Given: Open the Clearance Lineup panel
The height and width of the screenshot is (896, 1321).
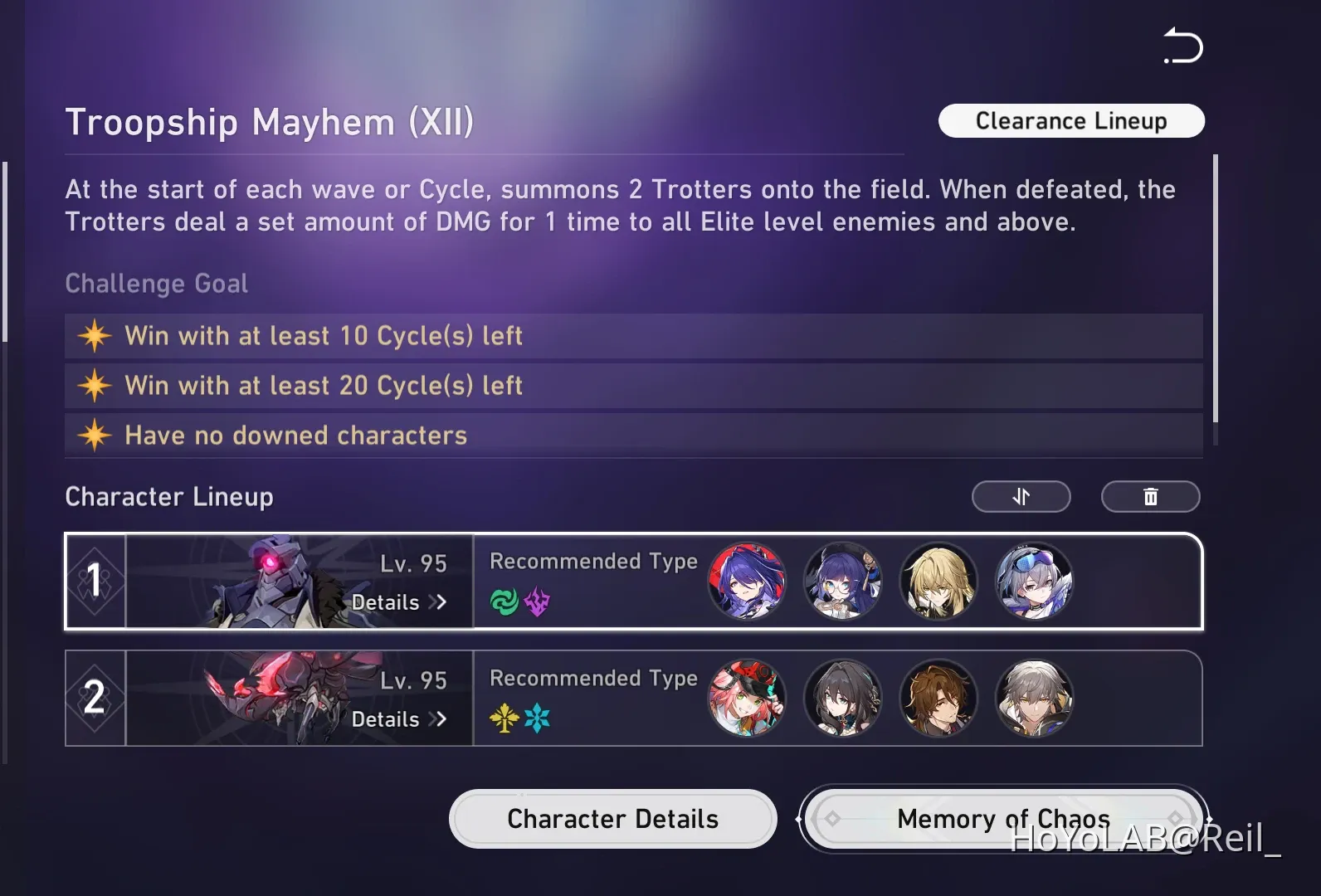Looking at the screenshot, I should [1071, 120].
